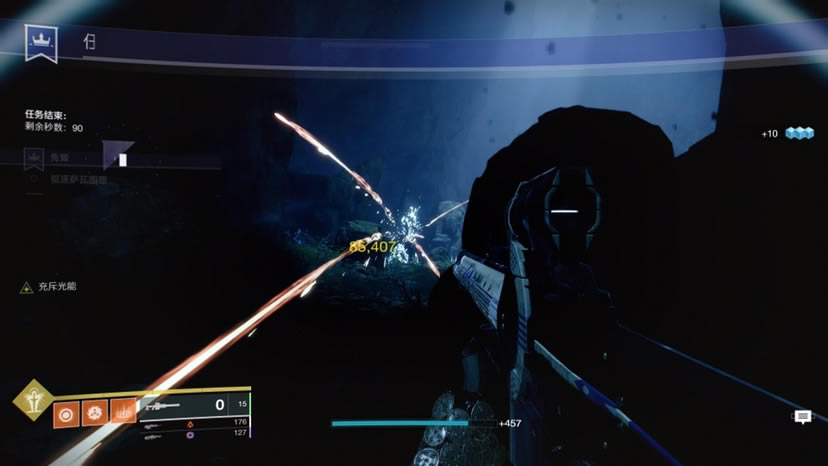The width and height of the screenshot is (828, 466).
Task: Select the faded 角逐 quest tracker entry
Action: click(60, 157)
